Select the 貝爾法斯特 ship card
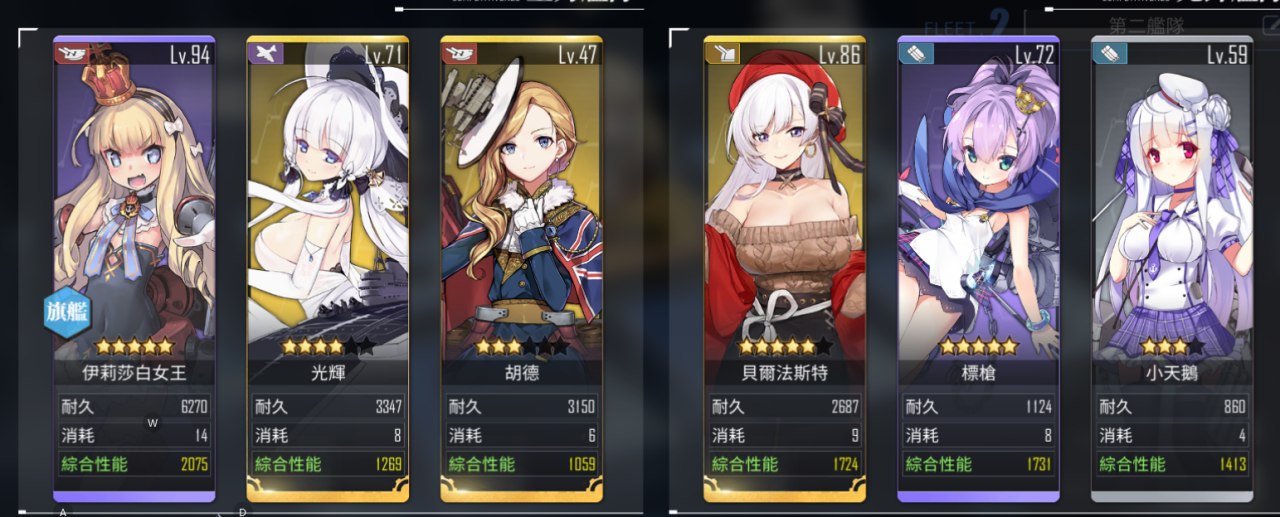The image size is (1280, 517). point(785,230)
